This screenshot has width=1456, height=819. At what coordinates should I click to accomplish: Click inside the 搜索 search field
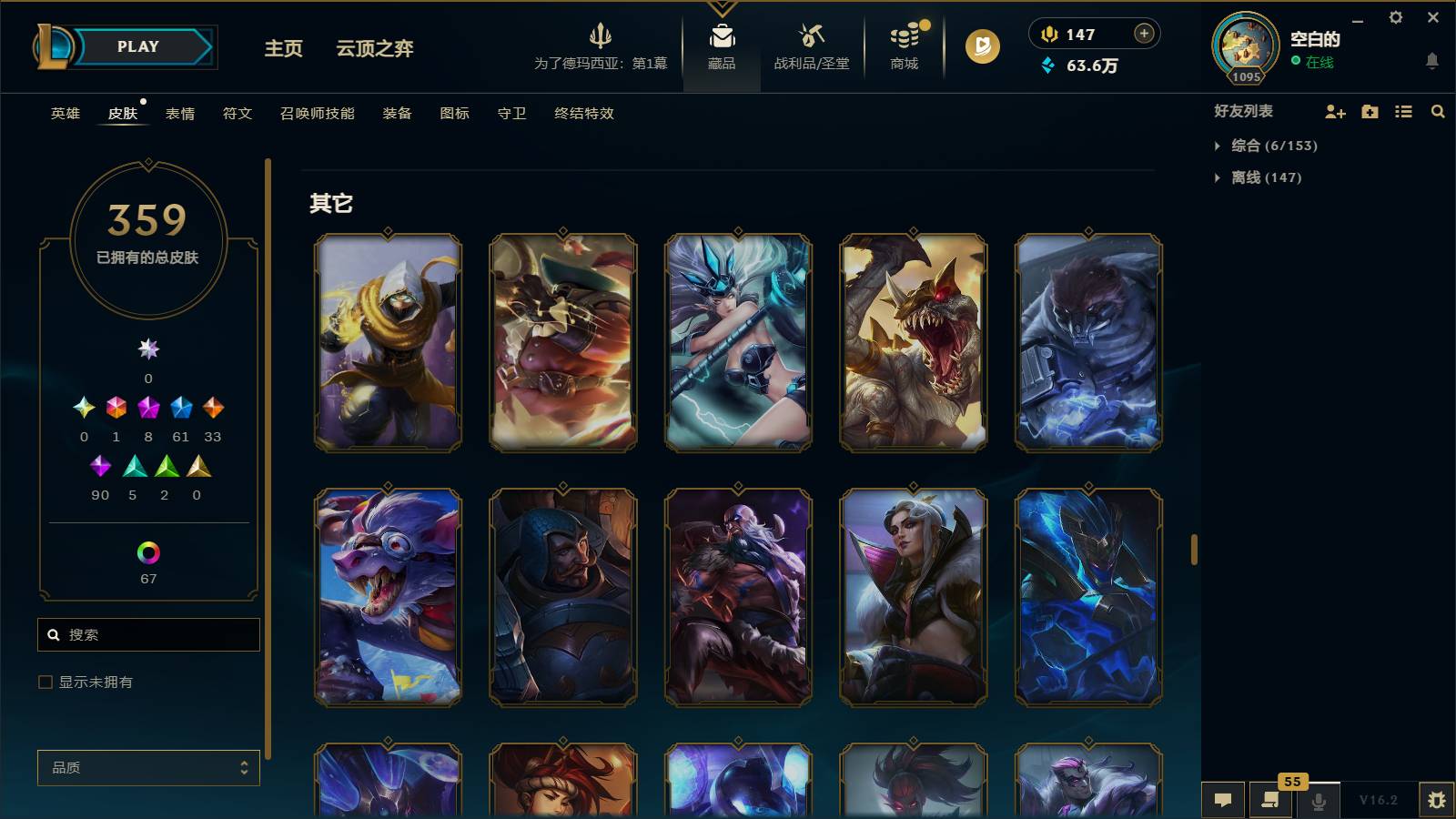(x=148, y=634)
